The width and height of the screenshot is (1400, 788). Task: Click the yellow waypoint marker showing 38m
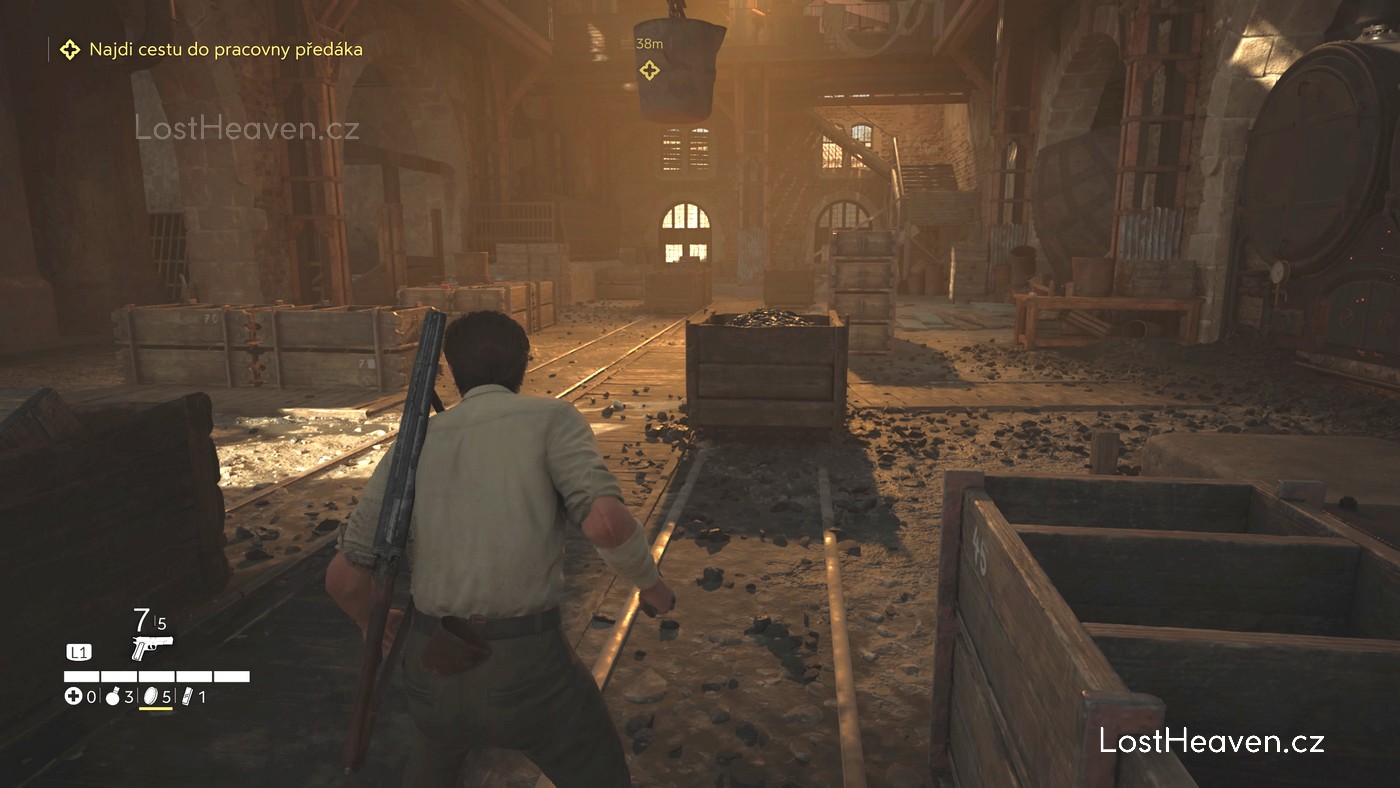649,70
